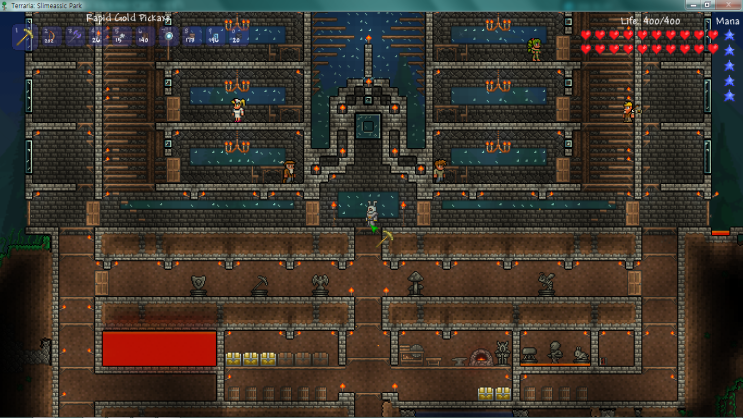Select the torch stack hotbar slot
Screen dimensions: 743x418
[x=98, y=37]
